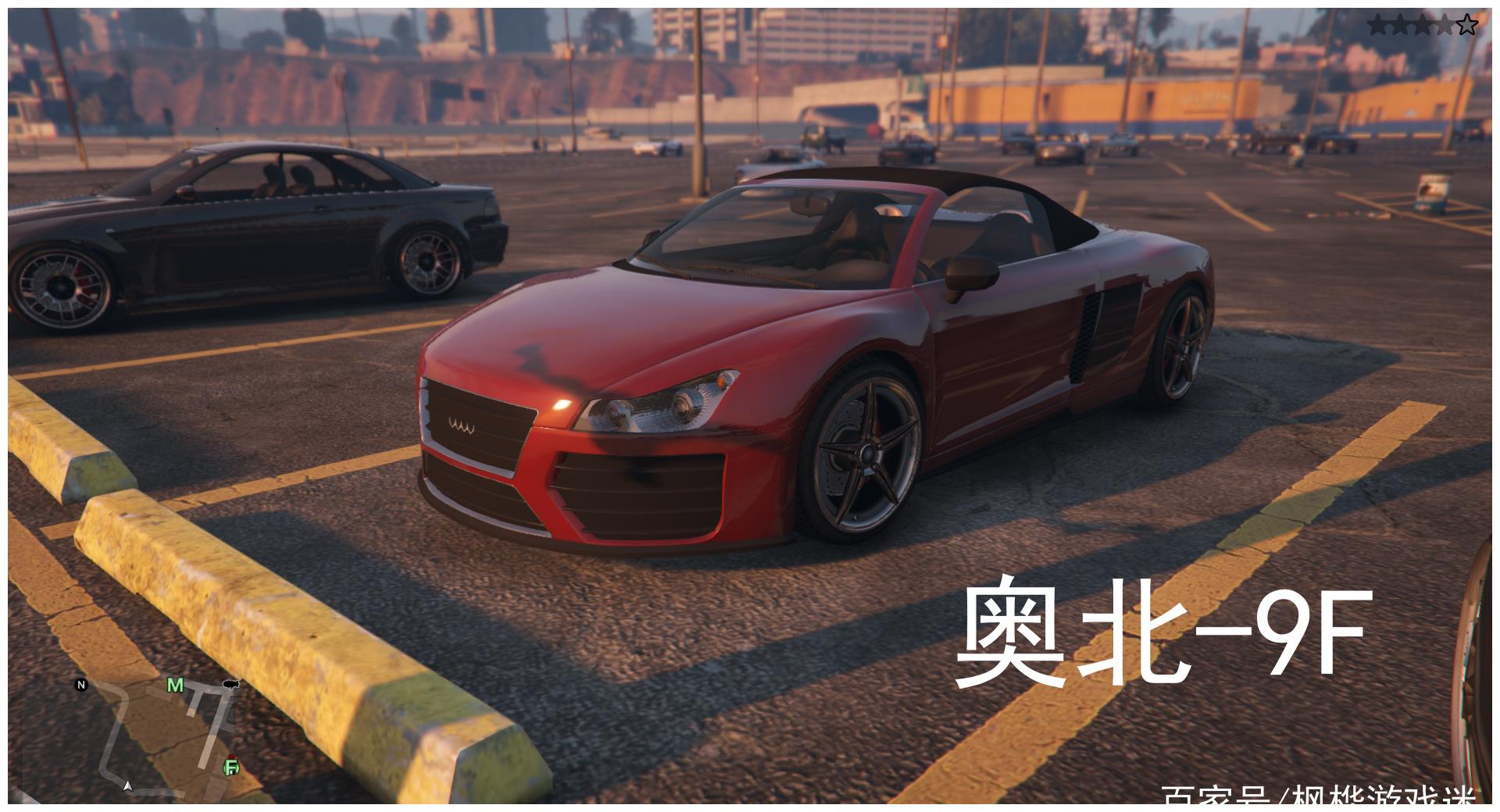Select the green M marker on minimap
The width and height of the screenshot is (1500, 812).
pyautogui.click(x=175, y=686)
